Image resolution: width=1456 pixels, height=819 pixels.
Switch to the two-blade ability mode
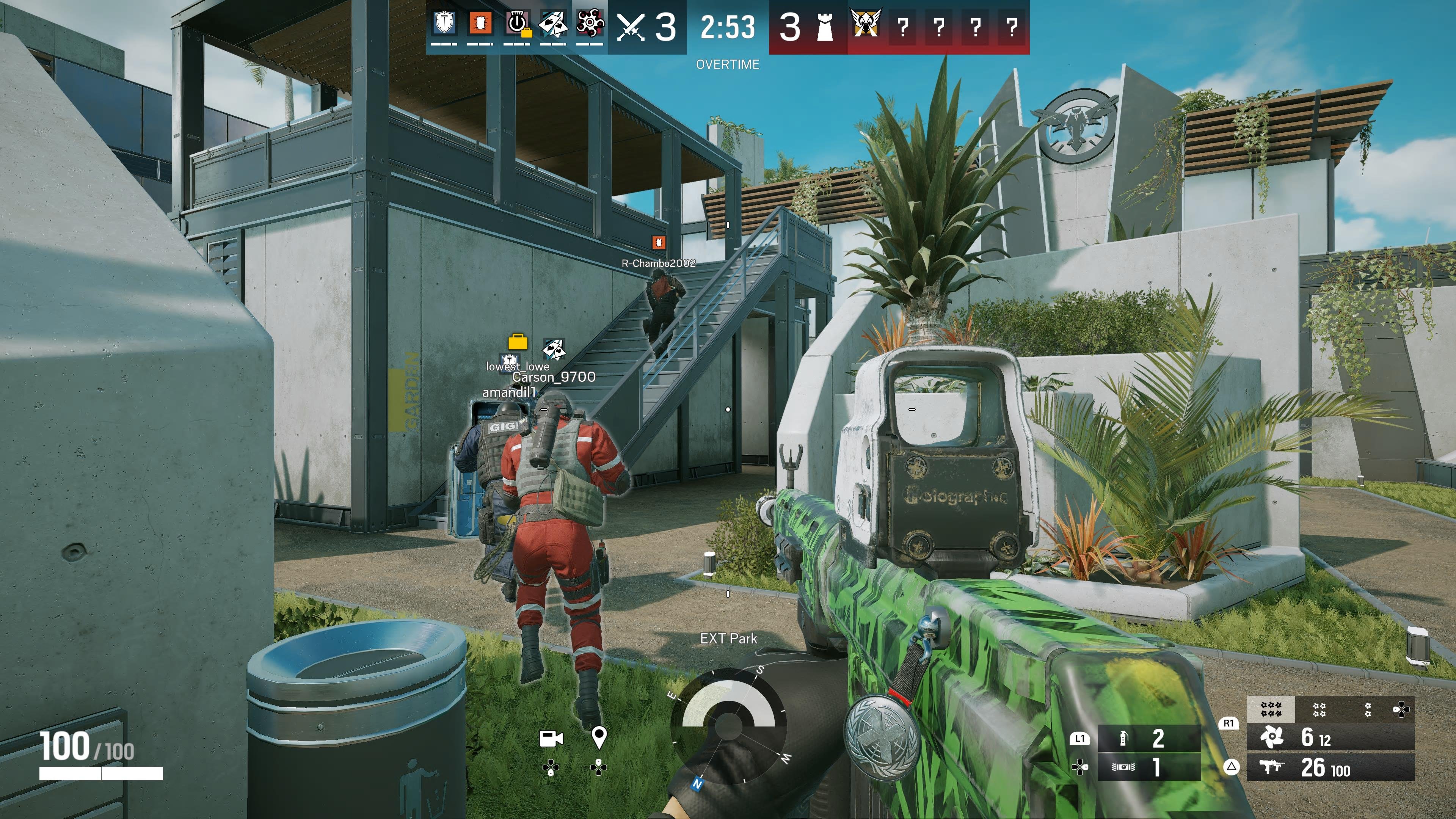(x=1367, y=709)
